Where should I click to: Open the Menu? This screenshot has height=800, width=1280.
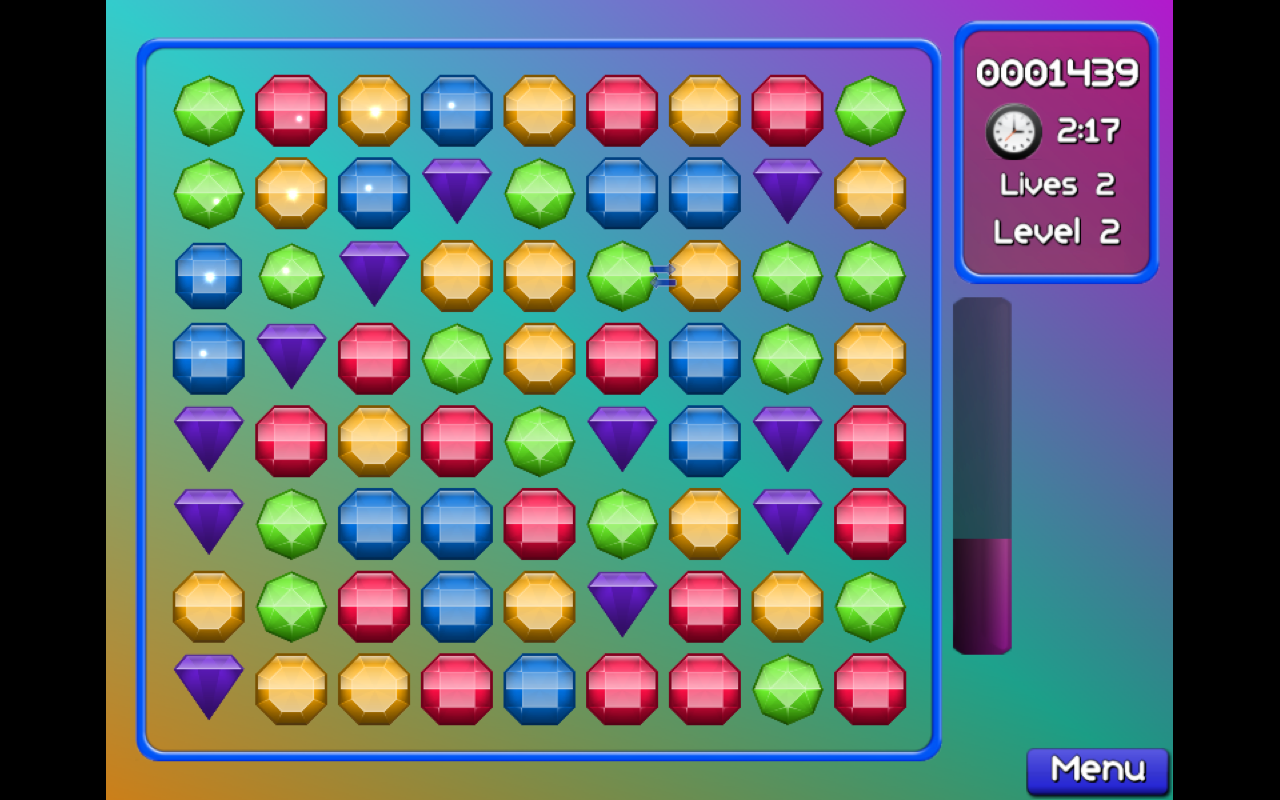click(x=1097, y=769)
